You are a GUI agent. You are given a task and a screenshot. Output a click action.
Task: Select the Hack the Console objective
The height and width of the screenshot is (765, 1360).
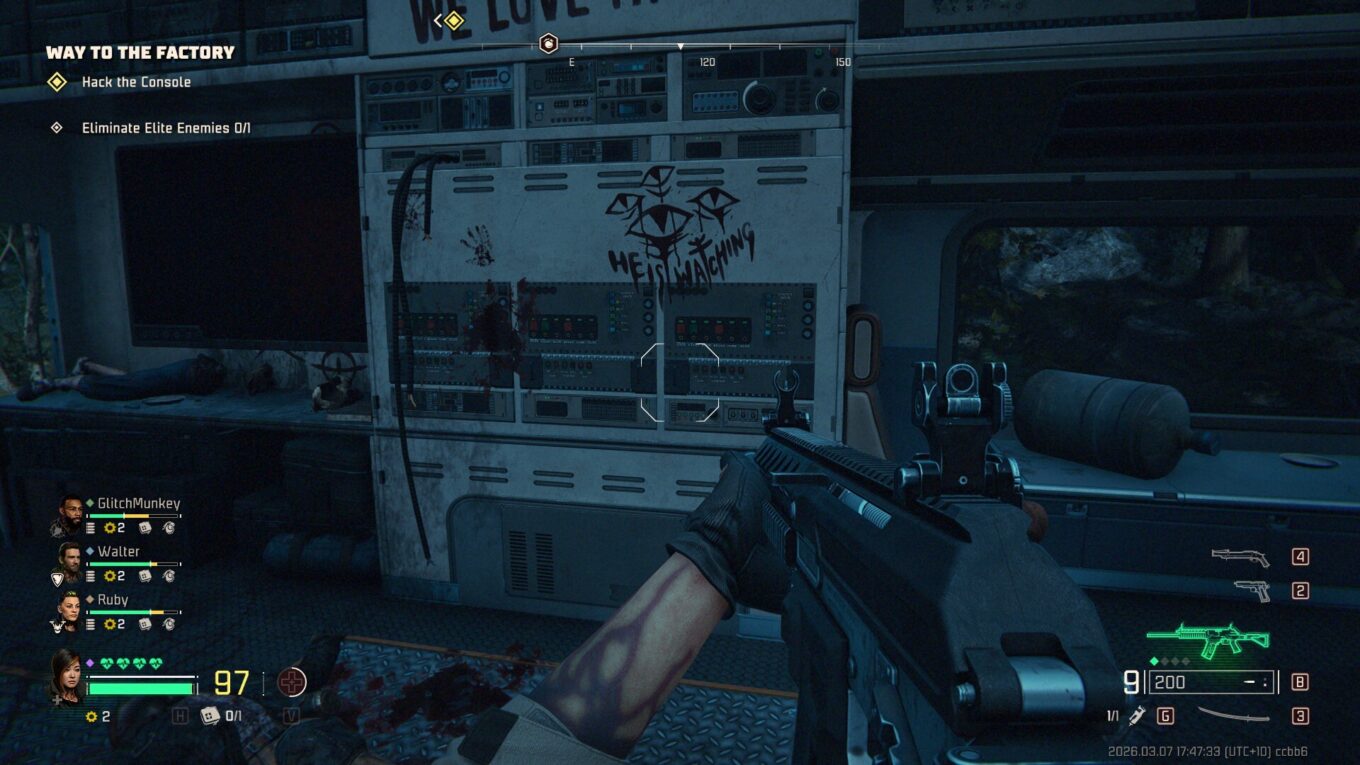coord(136,82)
